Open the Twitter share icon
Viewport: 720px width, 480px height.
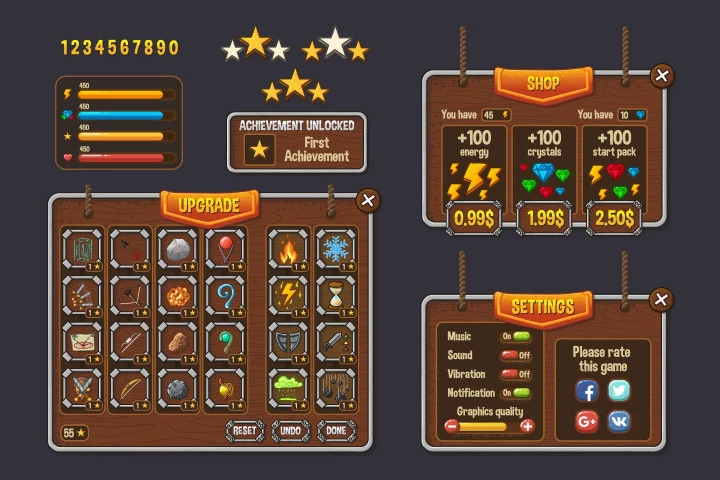click(x=619, y=390)
